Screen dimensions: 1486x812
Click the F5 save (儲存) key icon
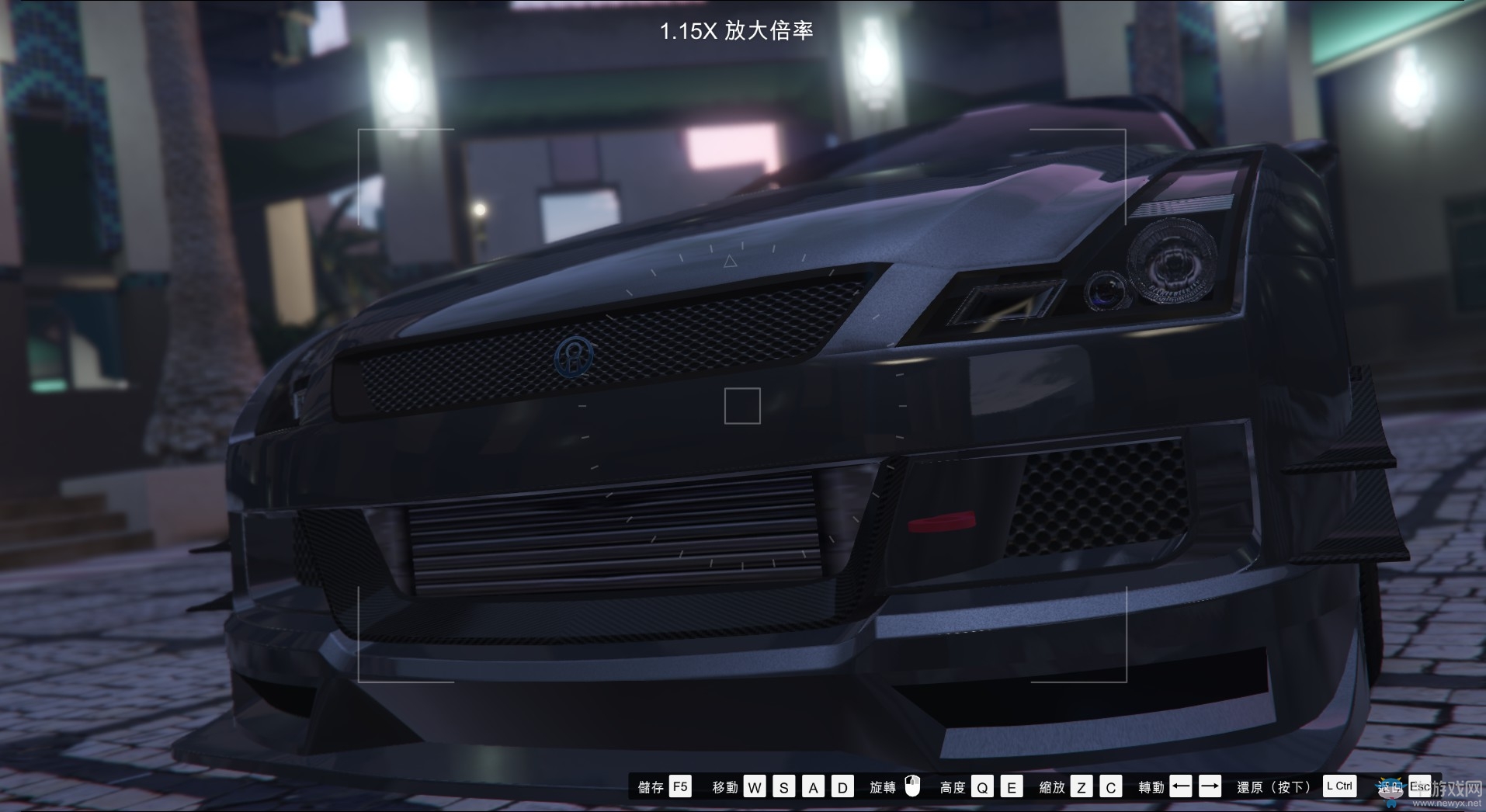point(680,786)
